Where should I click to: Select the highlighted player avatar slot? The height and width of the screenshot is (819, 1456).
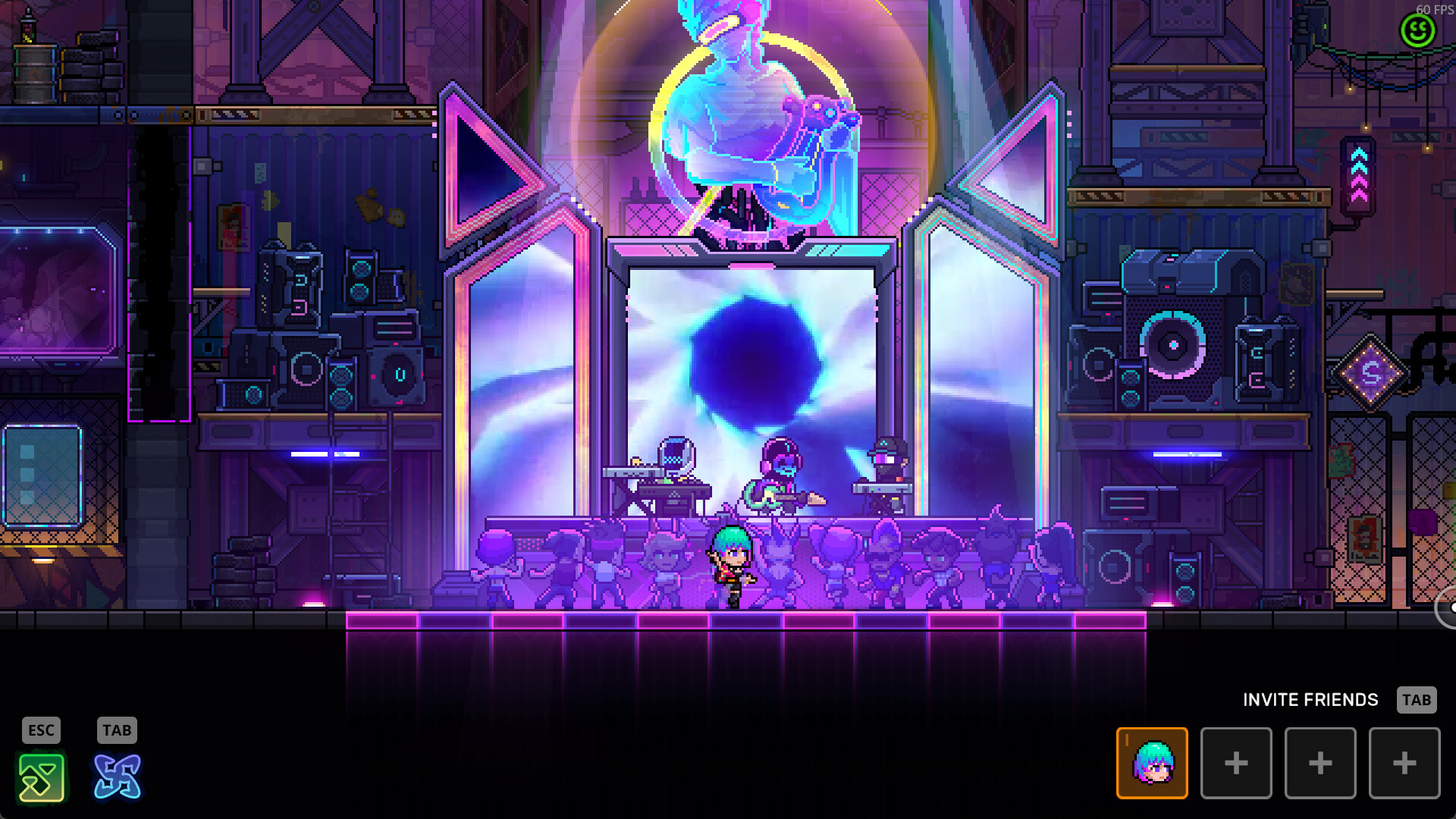pos(1153,763)
